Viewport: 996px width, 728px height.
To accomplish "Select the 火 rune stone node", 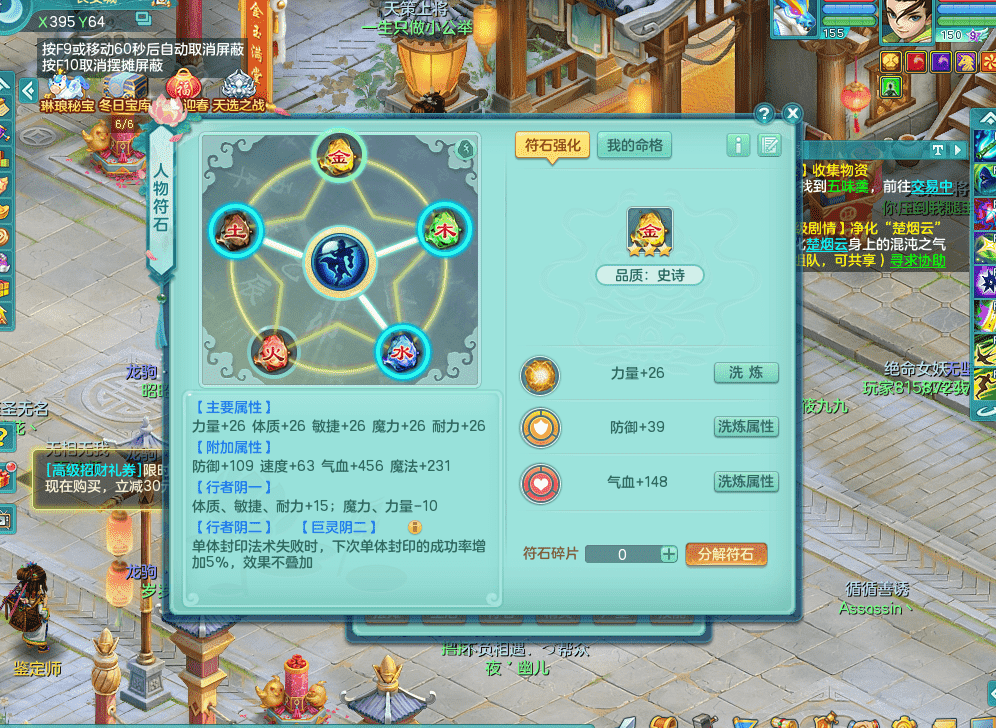I will click(272, 353).
